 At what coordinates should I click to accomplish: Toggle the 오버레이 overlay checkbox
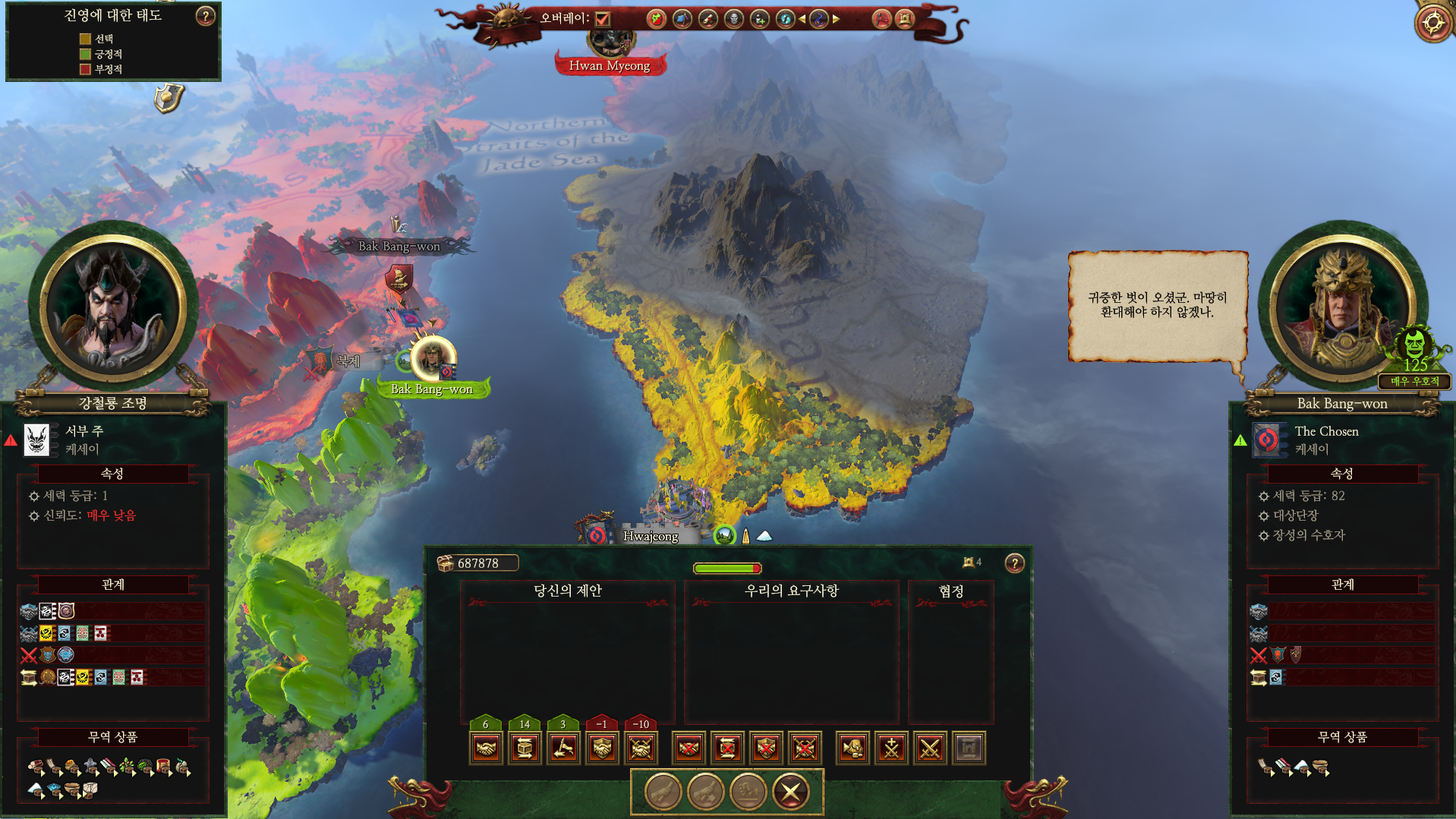coord(603,18)
